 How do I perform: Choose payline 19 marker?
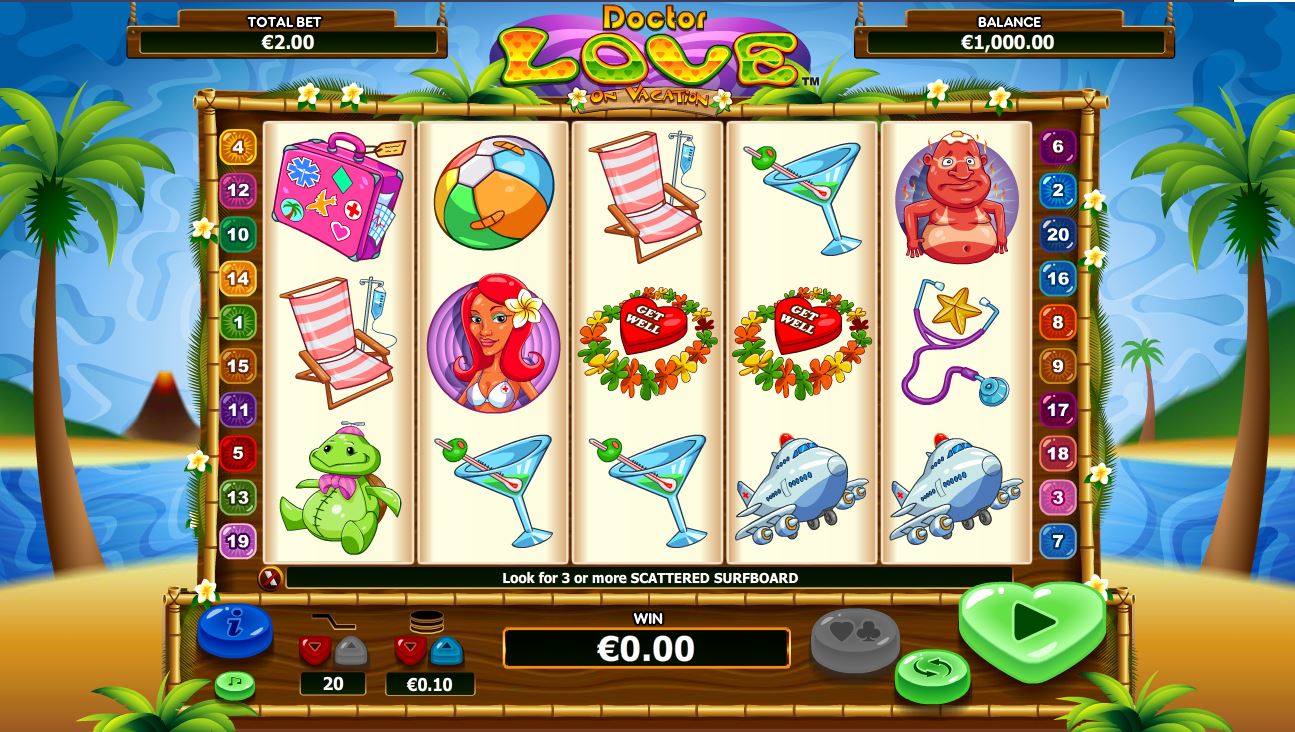pyautogui.click(x=238, y=541)
